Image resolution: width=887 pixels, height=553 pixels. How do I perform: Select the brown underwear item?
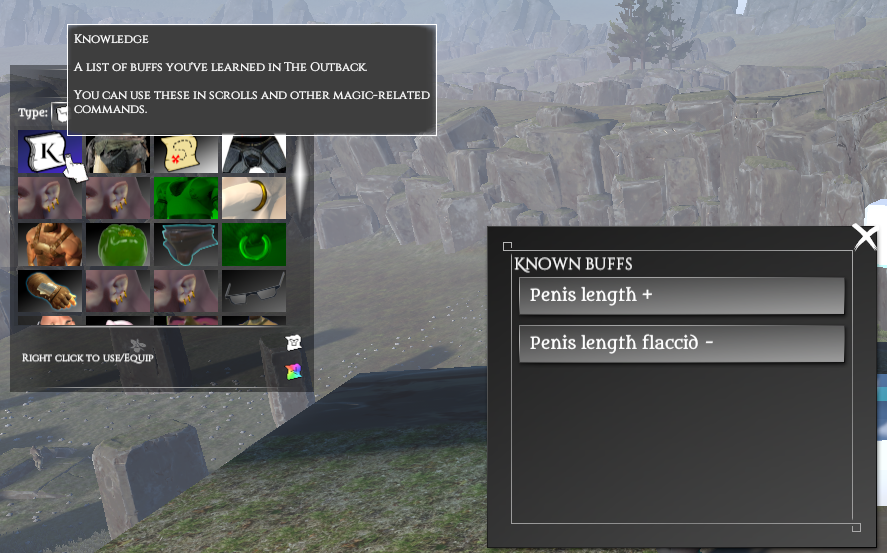[185, 244]
